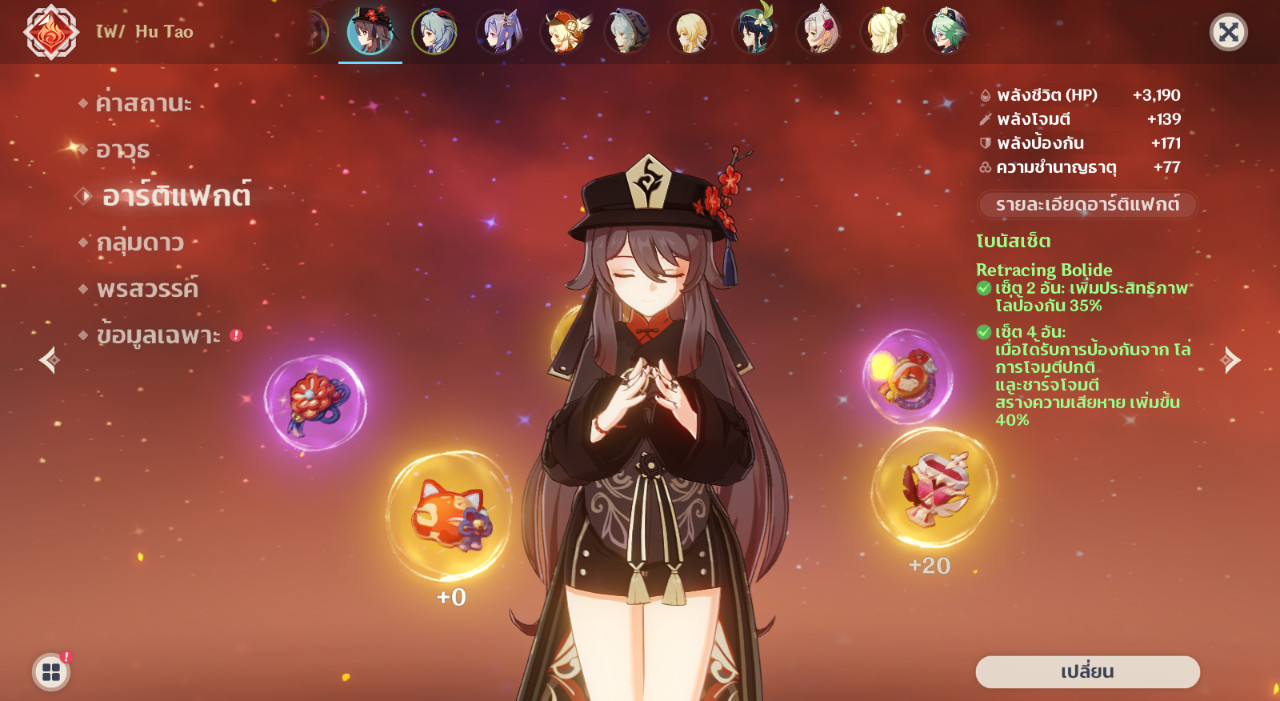Select the pocket watch artifact bubble

point(907,376)
